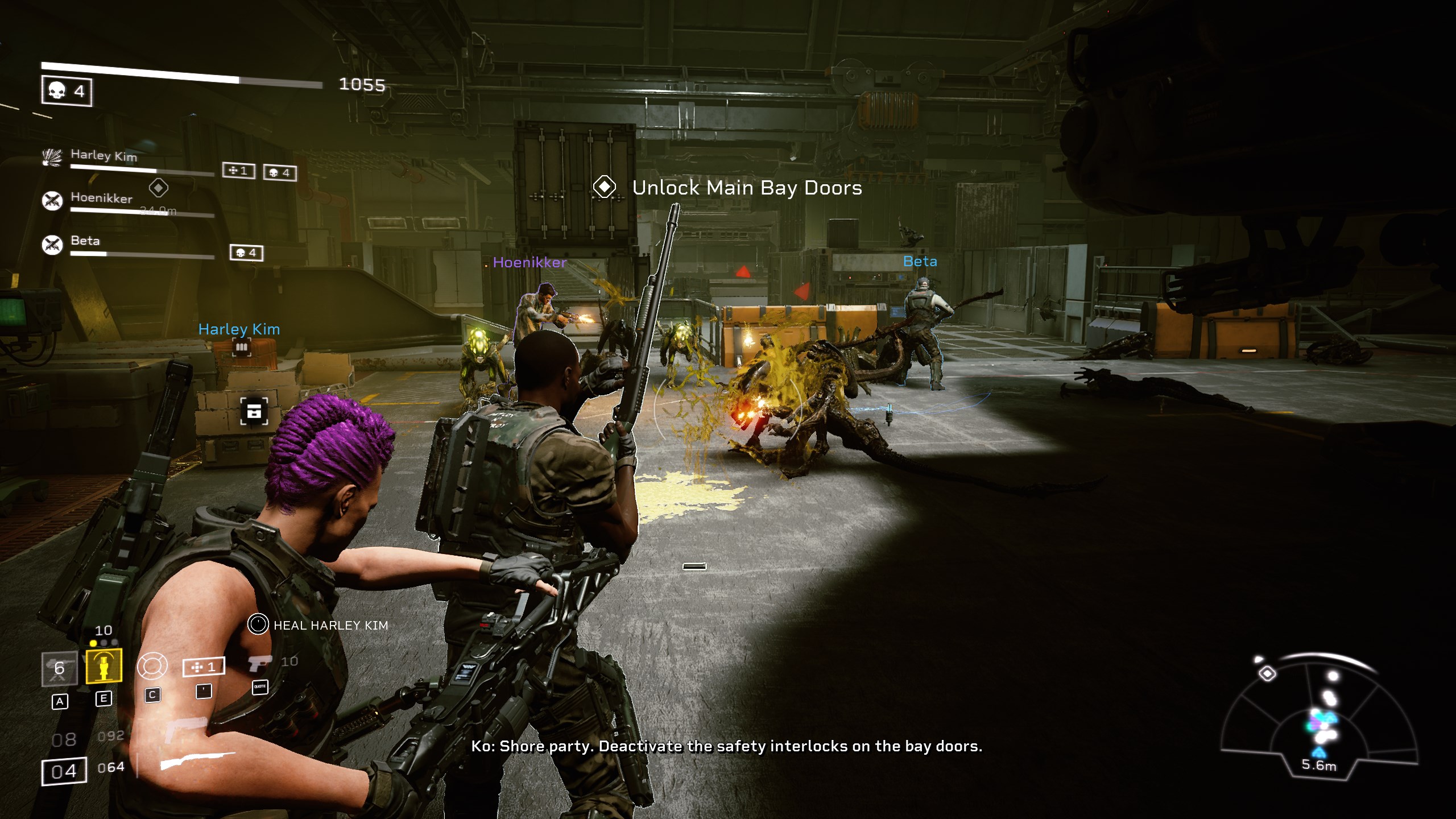
Task: Click the ammo crate marker icon
Action: [254, 411]
